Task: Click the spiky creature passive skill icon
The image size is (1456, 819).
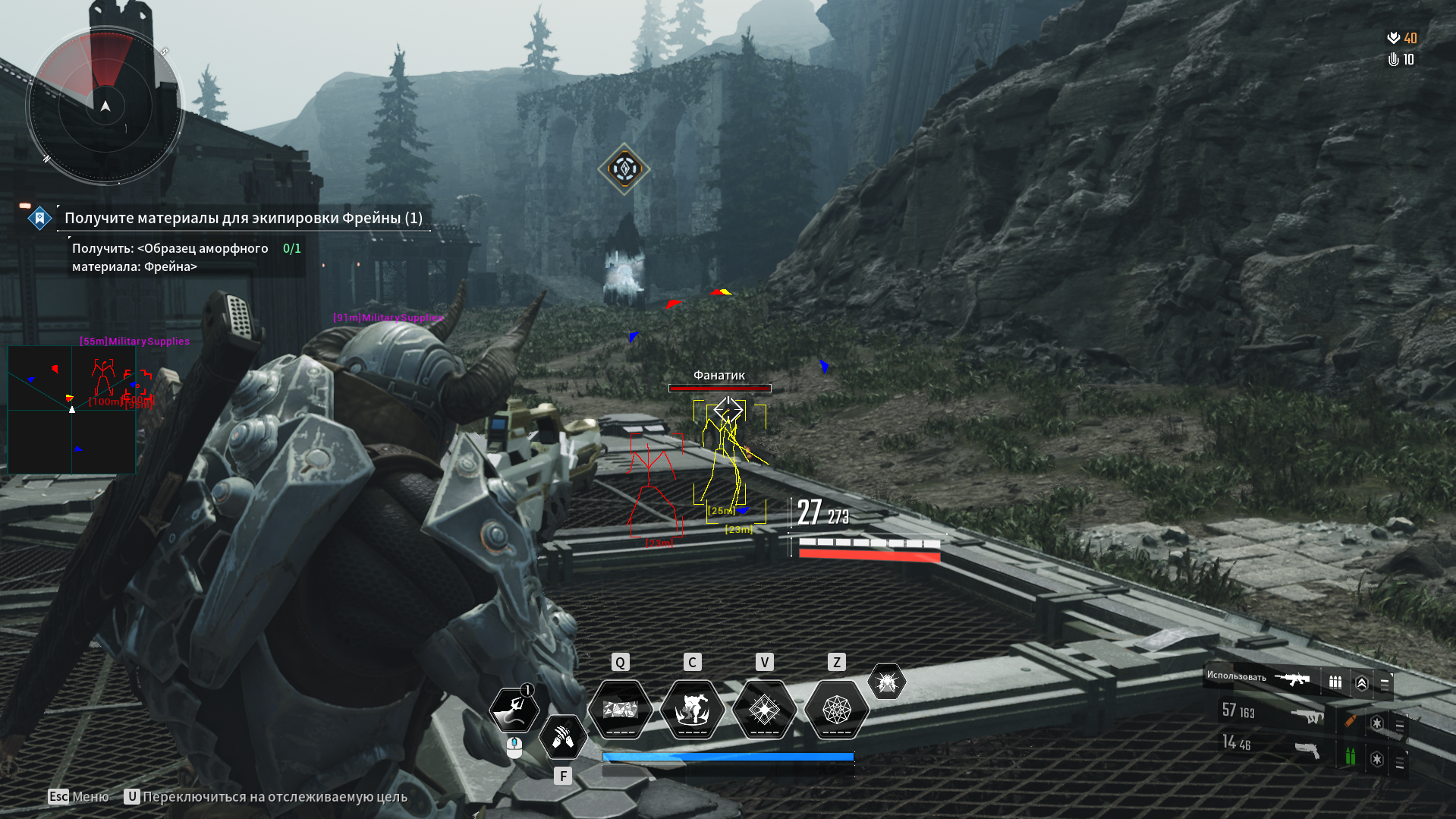Action: pos(886,682)
